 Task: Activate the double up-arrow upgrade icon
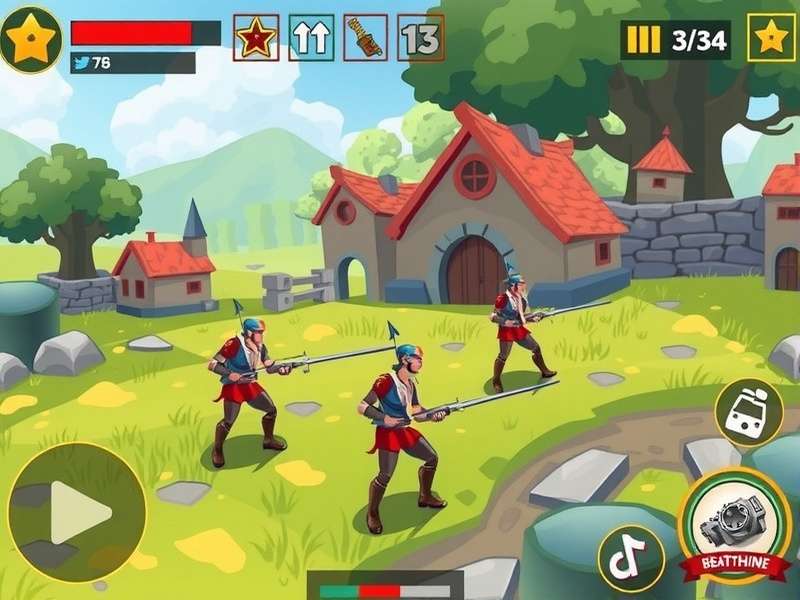point(311,37)
